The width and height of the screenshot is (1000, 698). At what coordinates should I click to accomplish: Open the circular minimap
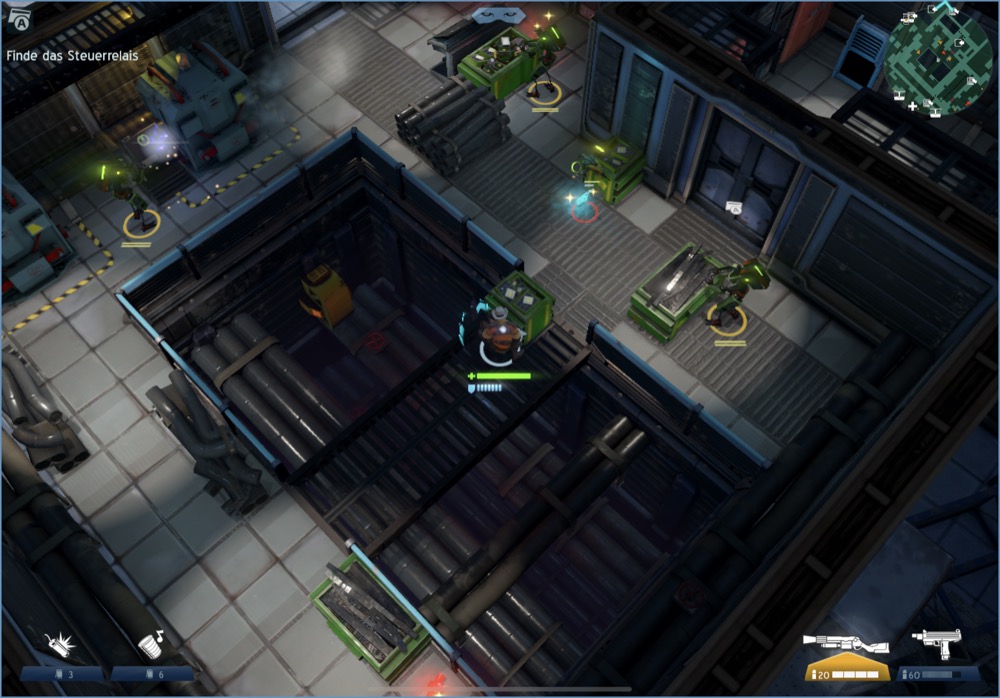point(937,57)
